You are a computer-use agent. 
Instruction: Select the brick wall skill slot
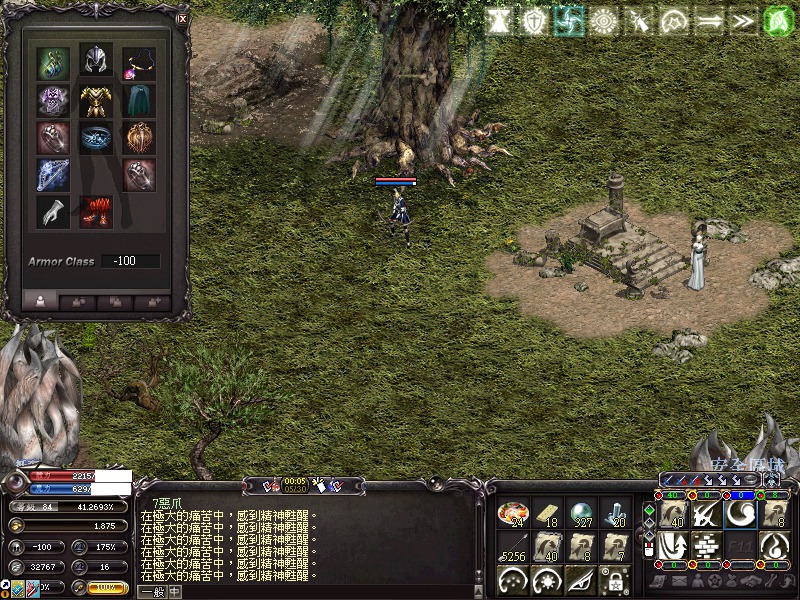click(707, 546)
